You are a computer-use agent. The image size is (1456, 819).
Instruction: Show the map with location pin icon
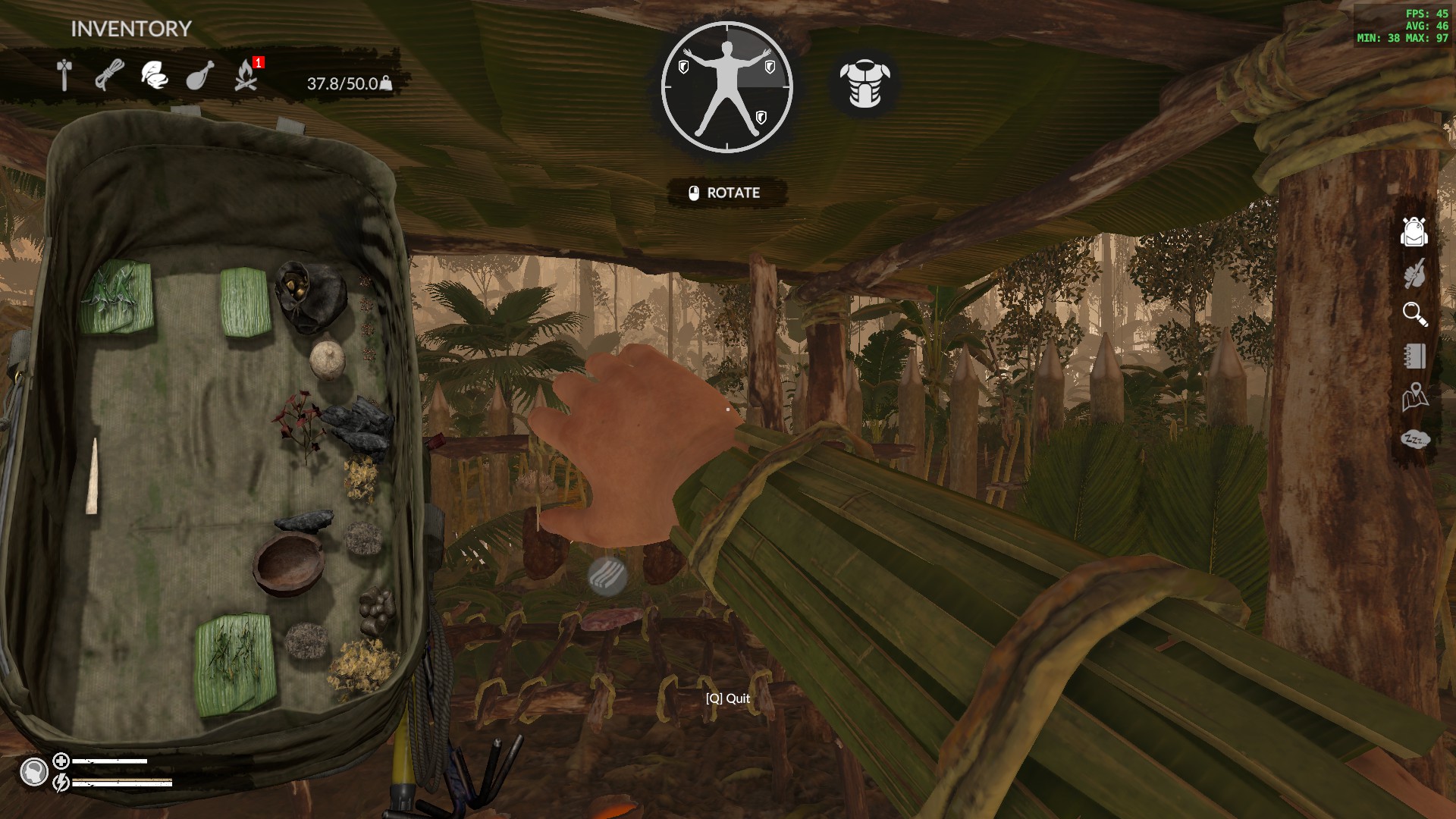point(1414,397)
